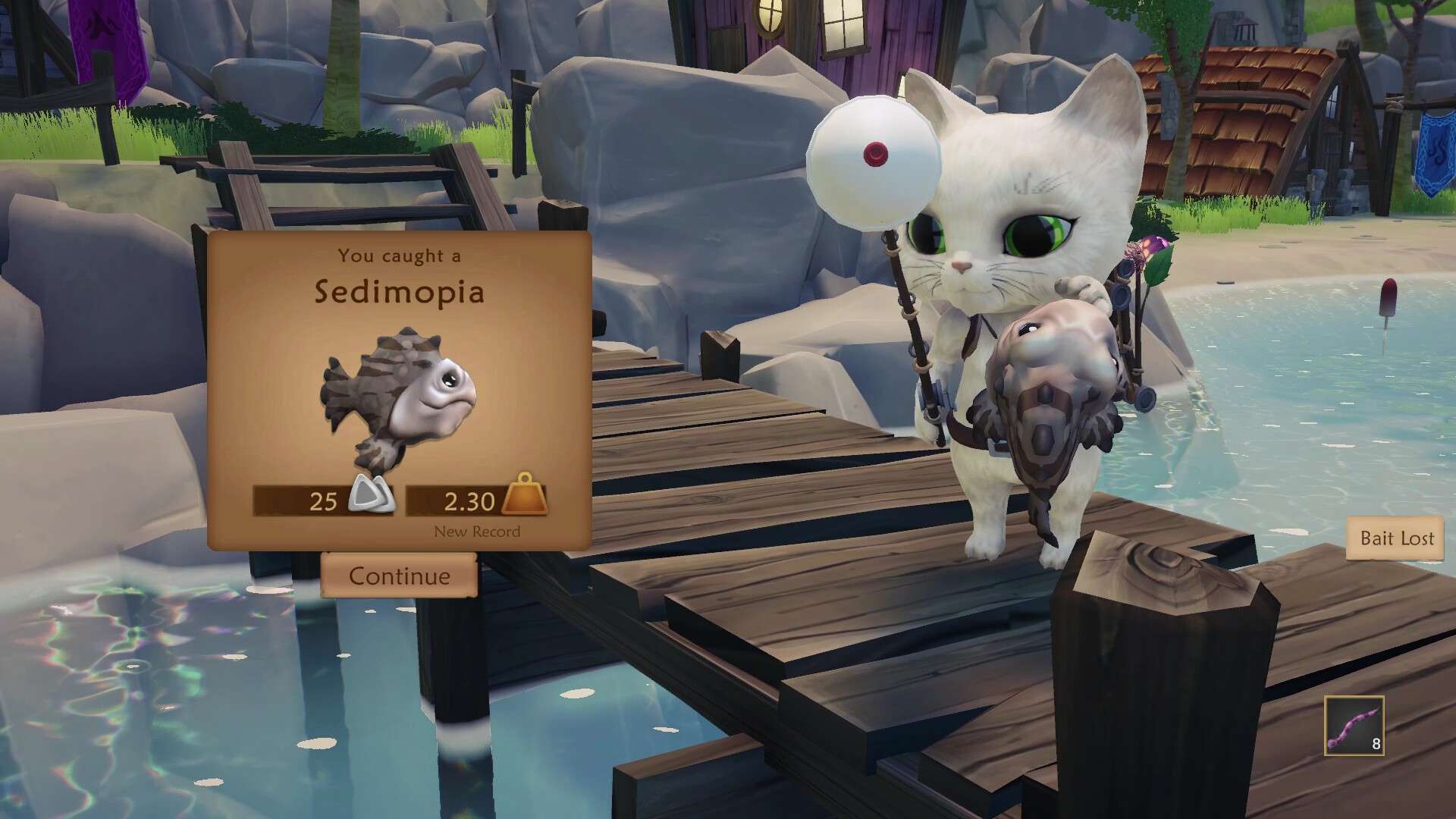The image size is (1456, 819).
Task: Continue past the Sedimopia catch dialog
Action: pyautogui.click(x=399, y=576)
